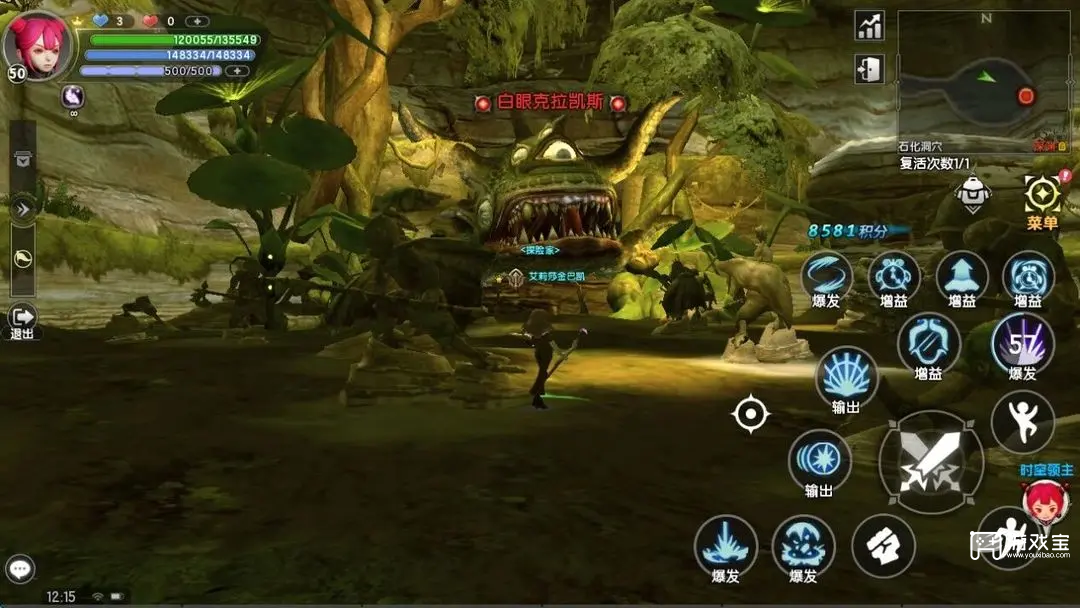This screenshot has height=608, width=1080.
Task: Tap the 时空领主 avatar icon
Action: 1044,500
